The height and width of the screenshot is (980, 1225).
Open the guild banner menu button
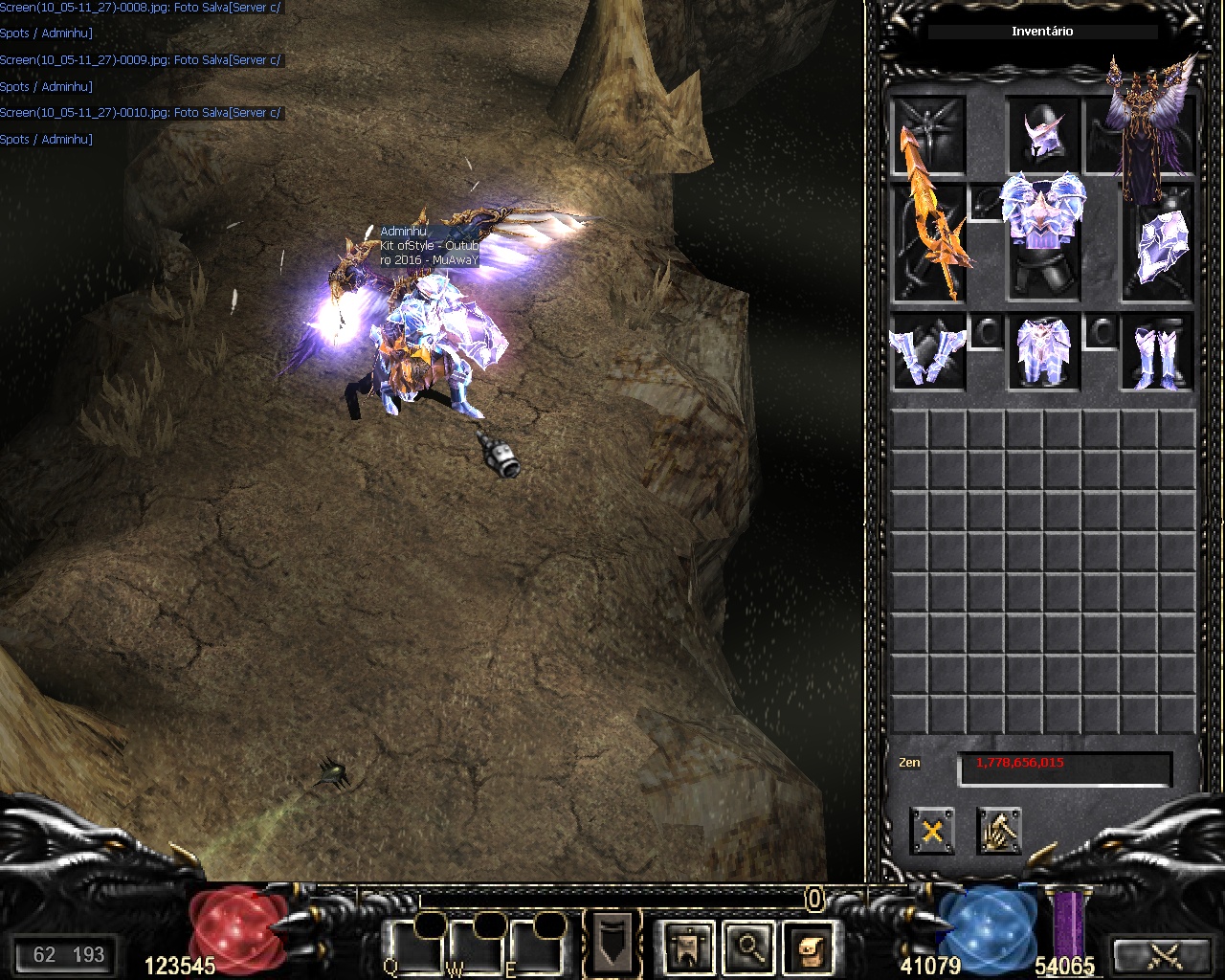coord(686,947)
